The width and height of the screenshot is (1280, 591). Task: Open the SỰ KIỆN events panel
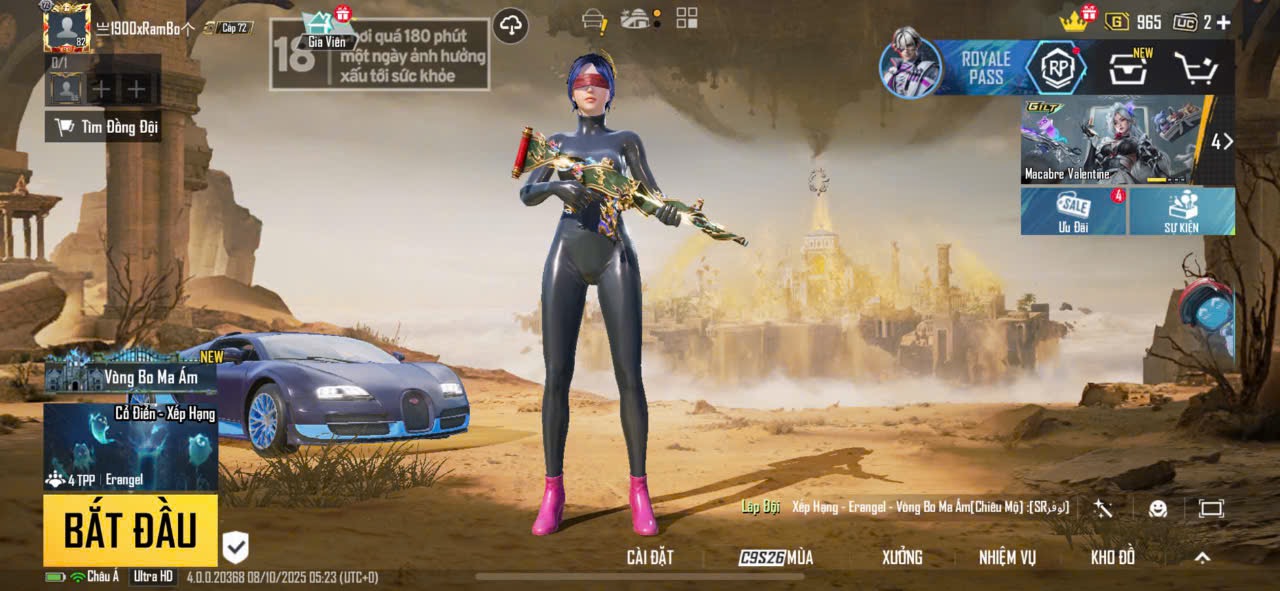(1182, 211)
